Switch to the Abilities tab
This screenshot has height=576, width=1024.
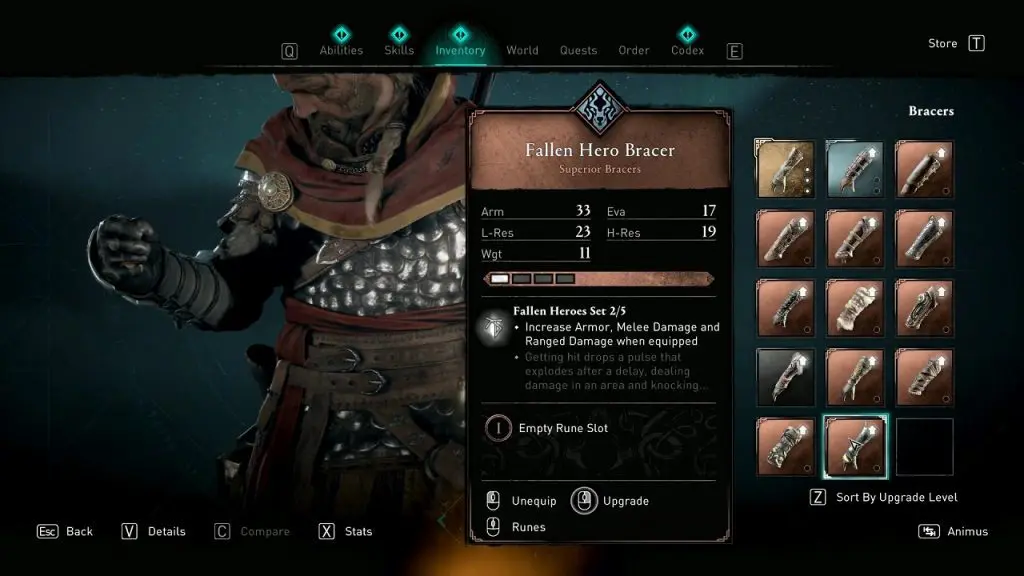(340, 50)
